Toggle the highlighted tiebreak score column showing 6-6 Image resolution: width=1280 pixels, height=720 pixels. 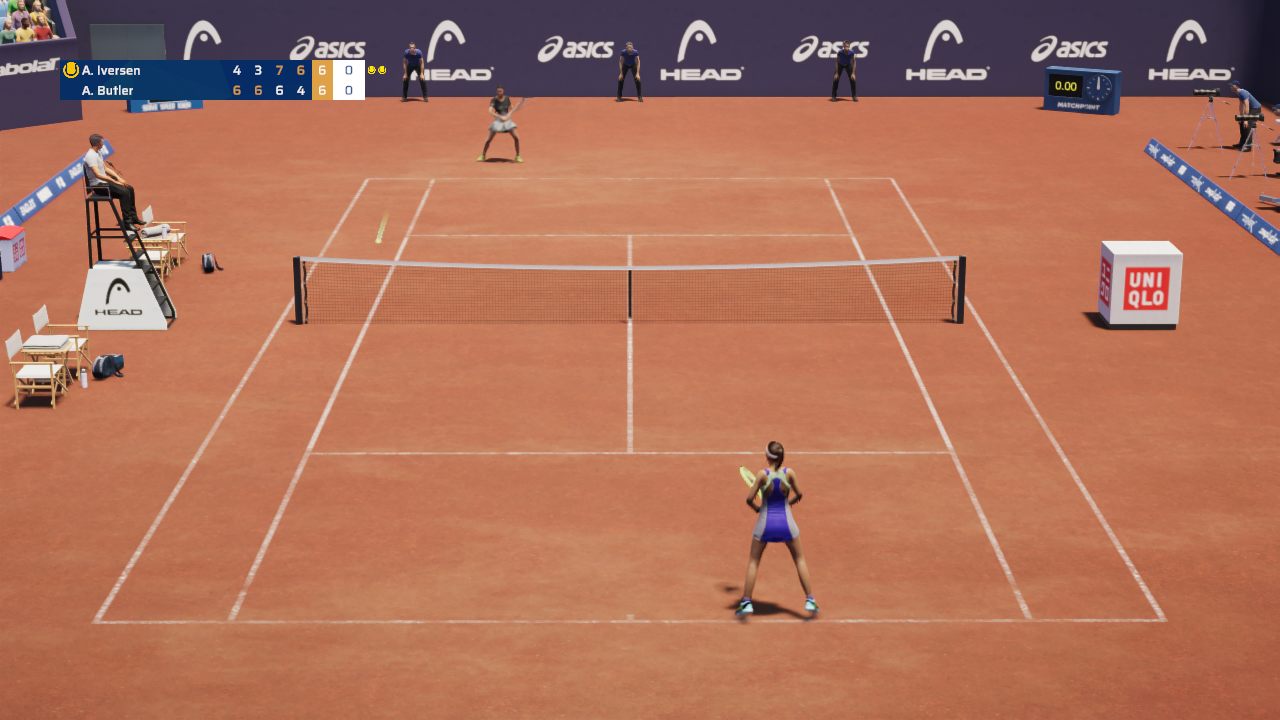pos(321,80)
